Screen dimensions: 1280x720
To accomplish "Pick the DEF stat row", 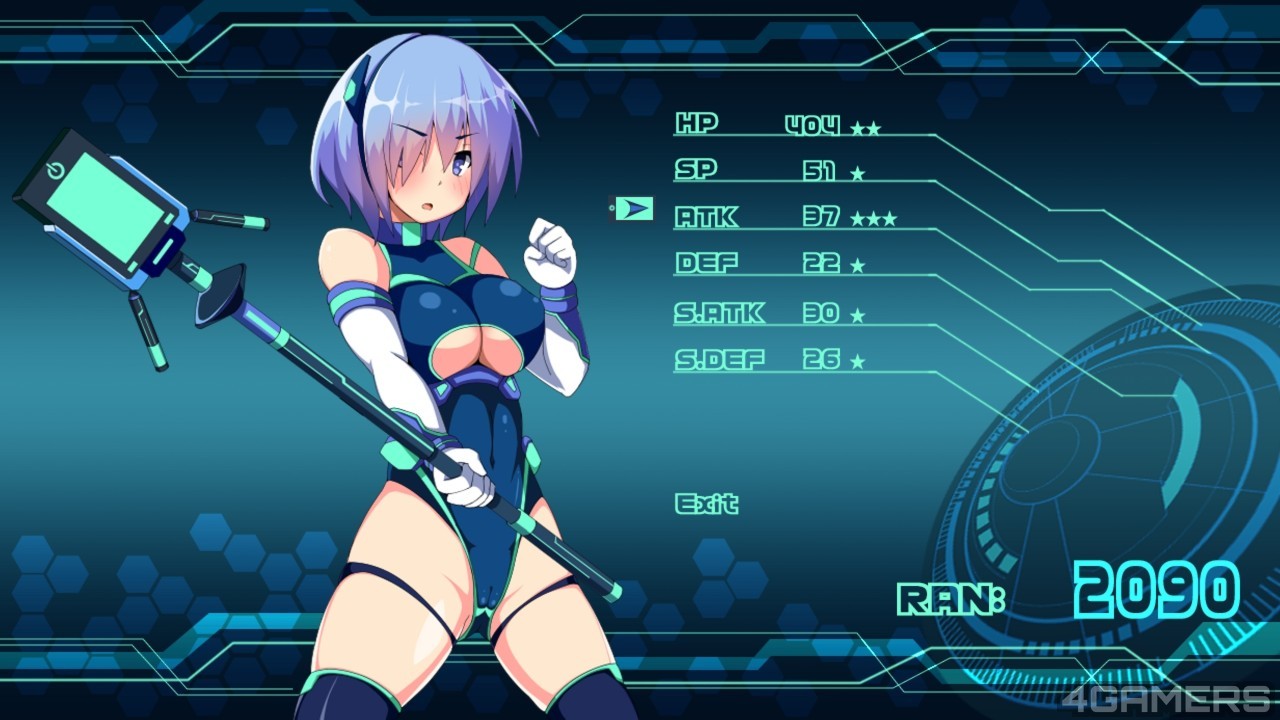I will tap(706, 263).
